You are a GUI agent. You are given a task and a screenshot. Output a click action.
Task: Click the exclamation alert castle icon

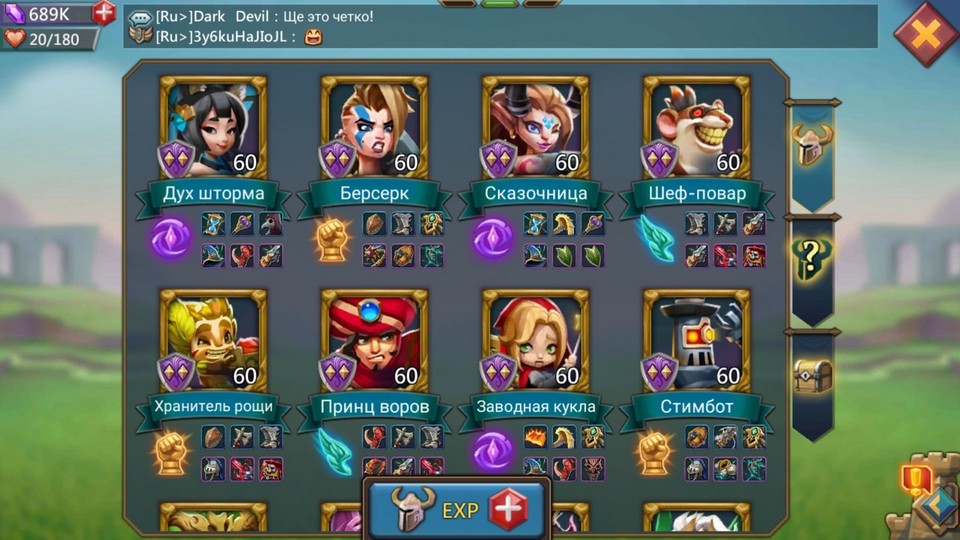tap(917, 482)
